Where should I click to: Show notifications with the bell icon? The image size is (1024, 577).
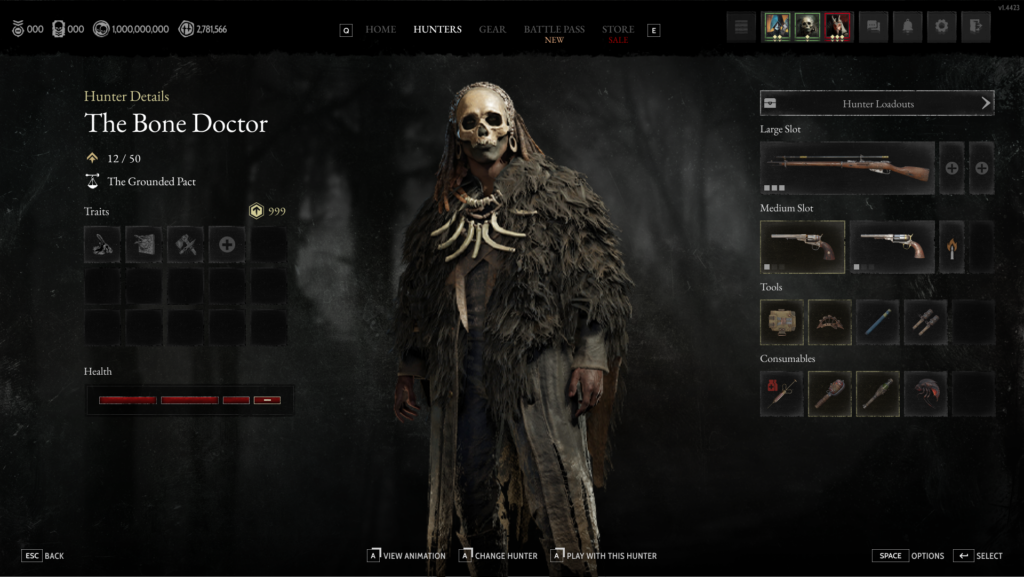907,27
